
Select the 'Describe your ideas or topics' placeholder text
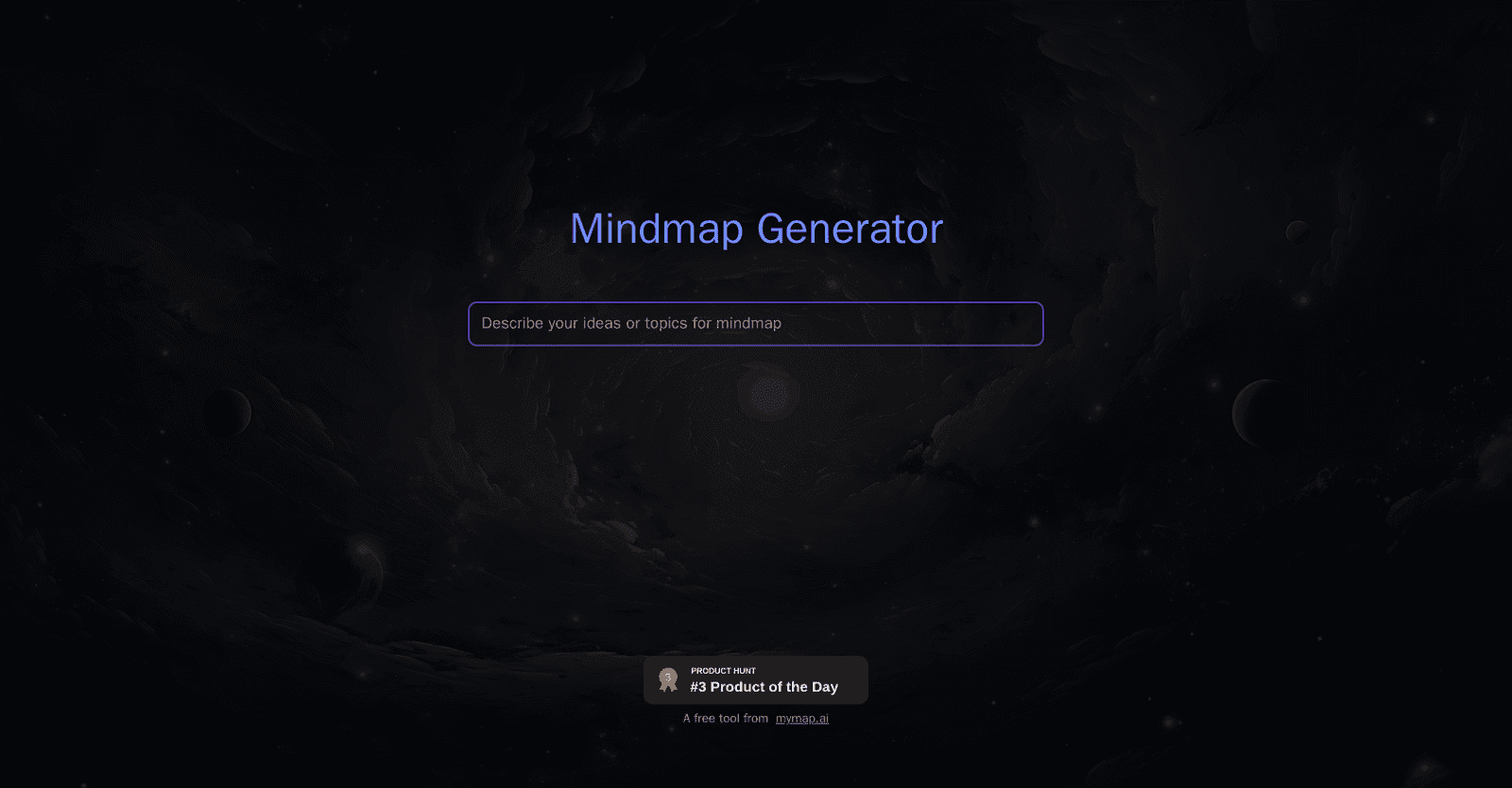(x=630, y=323)
